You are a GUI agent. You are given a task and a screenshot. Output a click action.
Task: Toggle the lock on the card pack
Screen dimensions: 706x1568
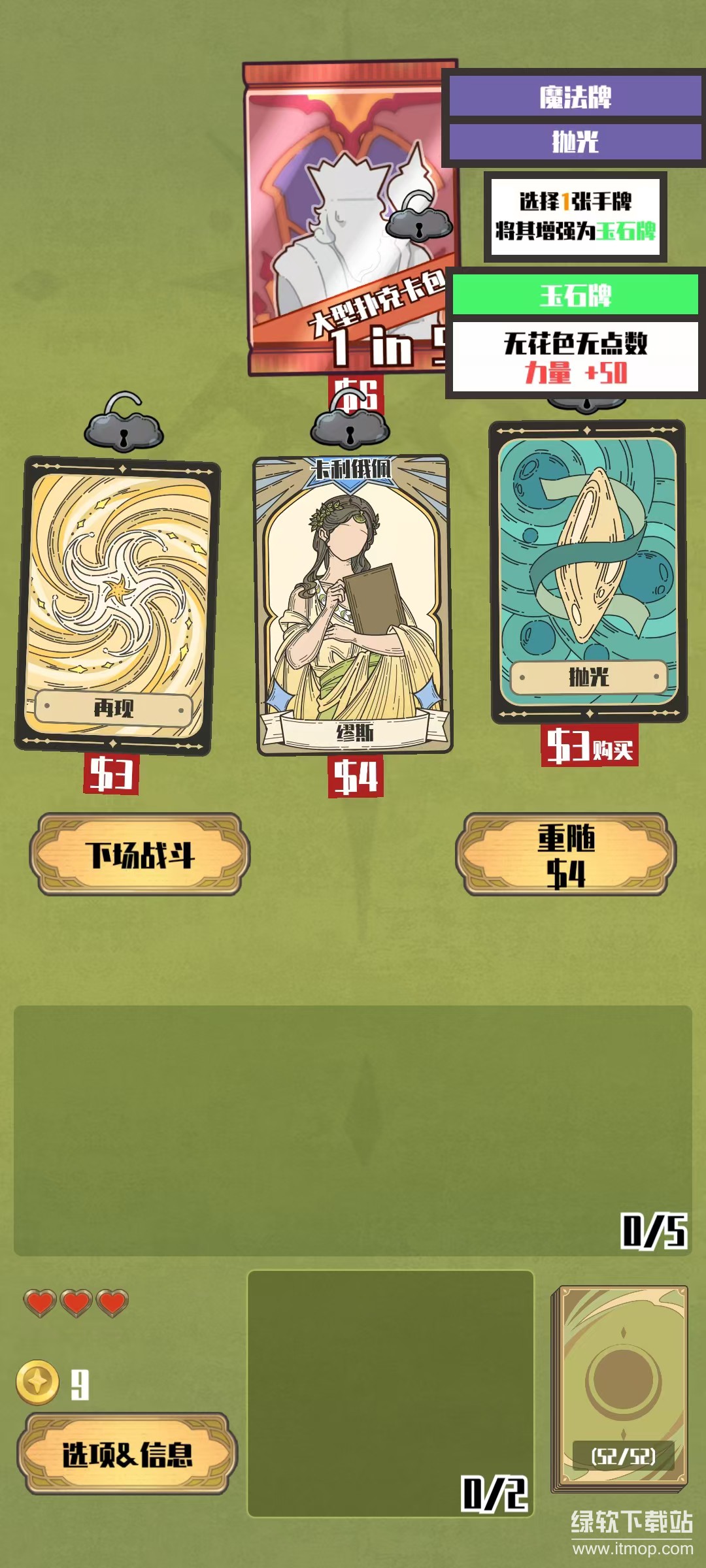click(x=419, y=218)
